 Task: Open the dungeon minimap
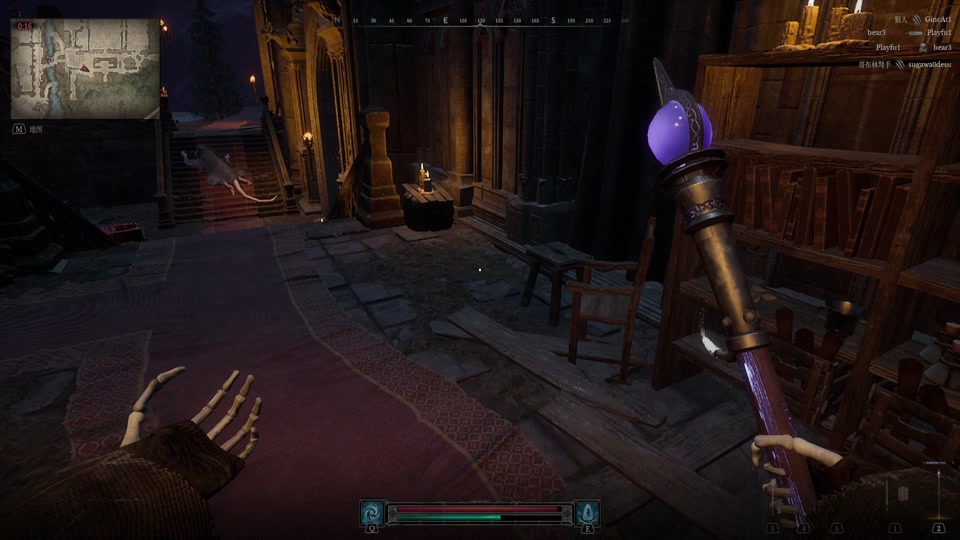coord(85,69)
